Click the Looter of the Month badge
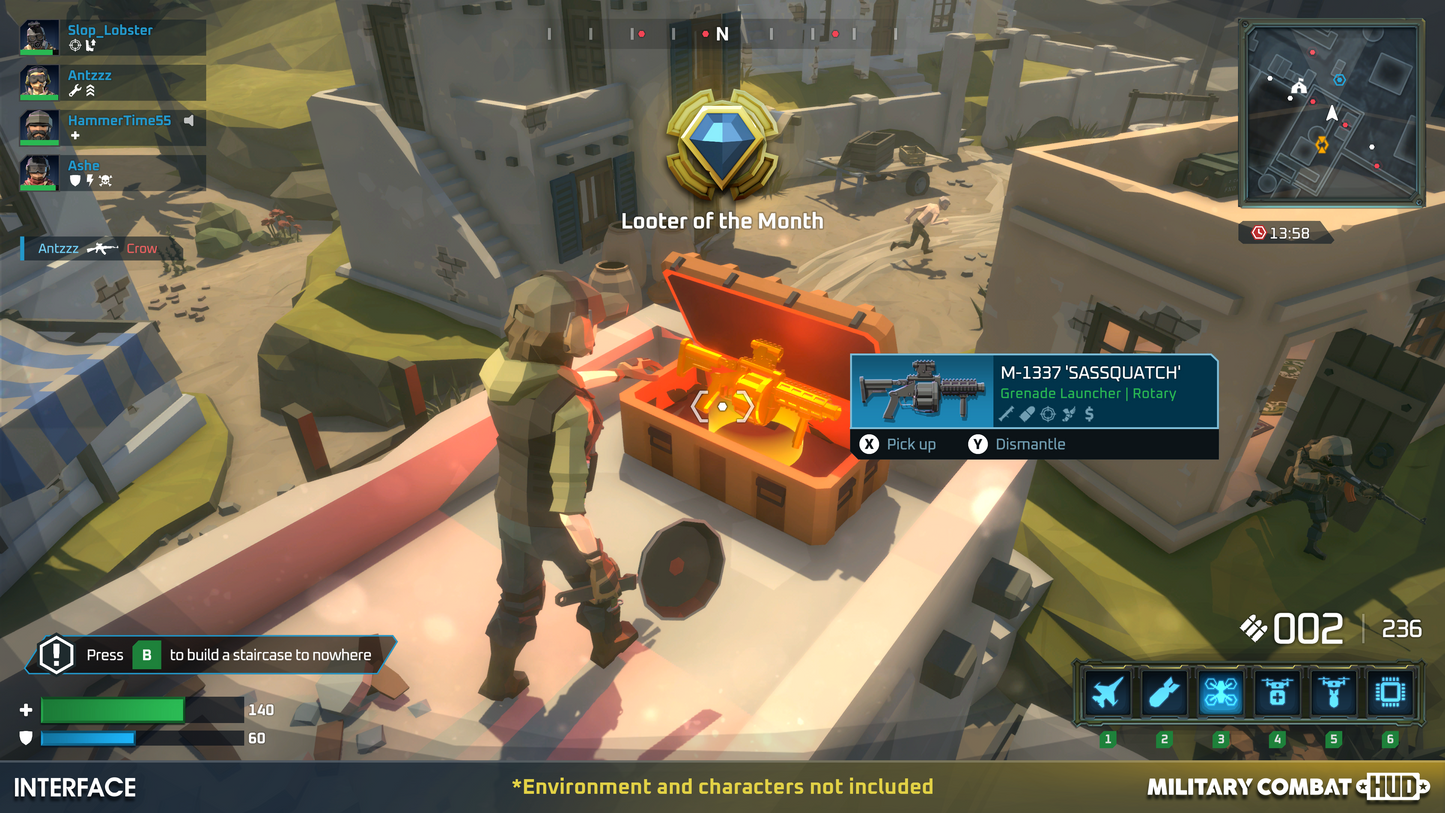The height and width of the screenshot is (813, 1445). tap(722, 145)
